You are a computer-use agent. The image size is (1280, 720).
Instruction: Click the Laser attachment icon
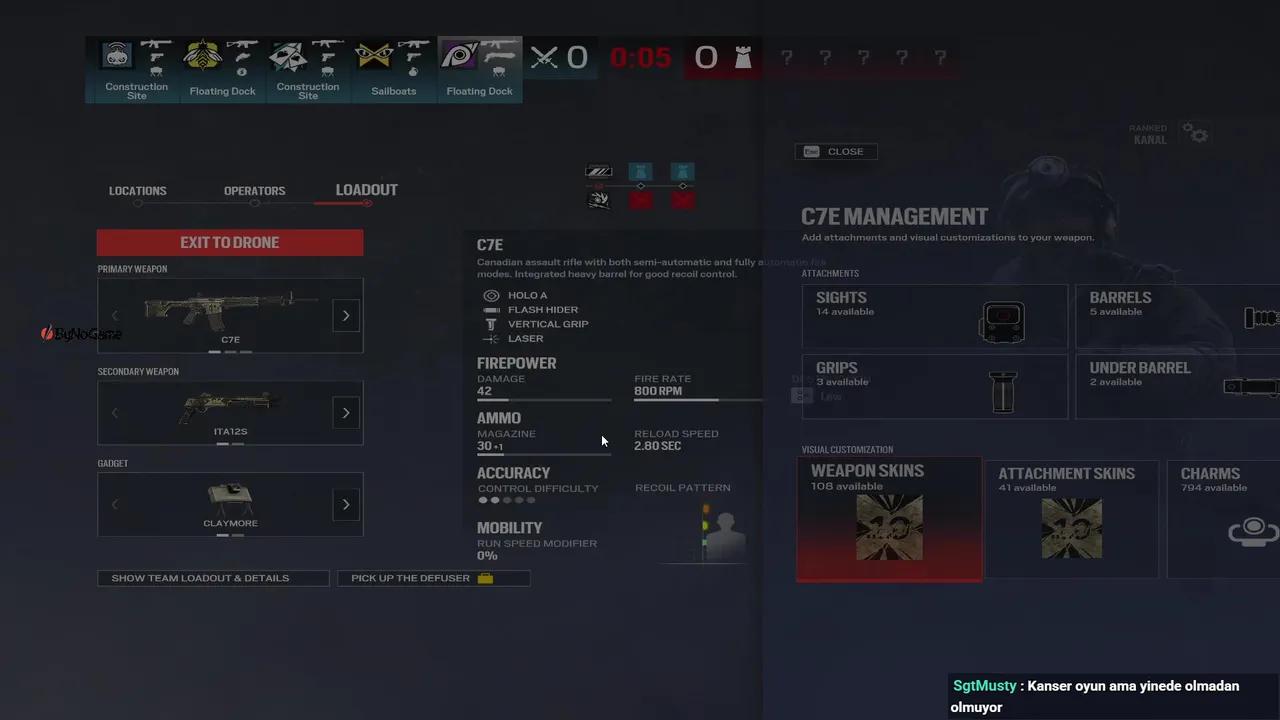pos(491,338)
